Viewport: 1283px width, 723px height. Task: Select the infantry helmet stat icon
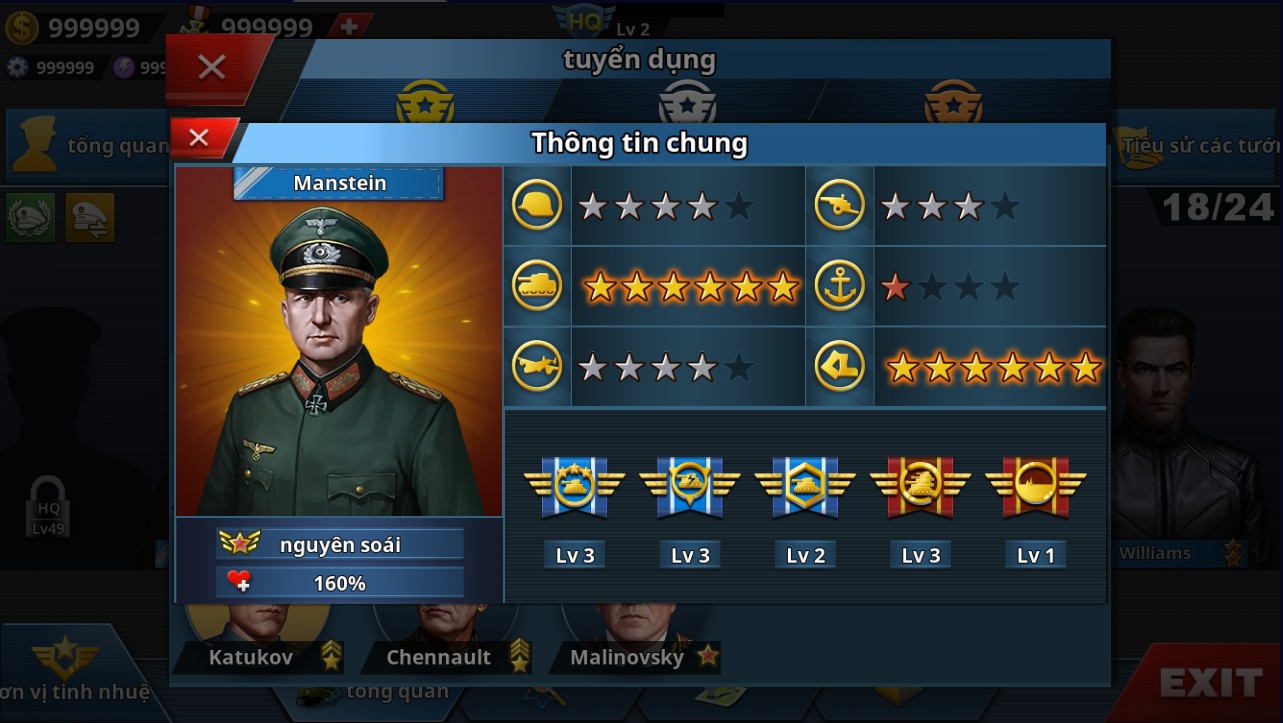pos(537,206)
